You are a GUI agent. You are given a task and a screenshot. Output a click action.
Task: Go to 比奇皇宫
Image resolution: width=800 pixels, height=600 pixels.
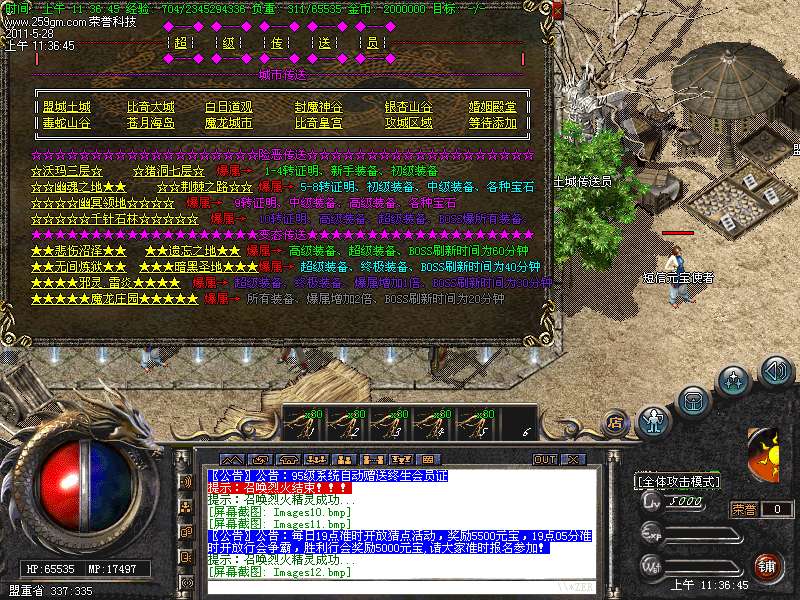pyautogui.click(x=318, y=123)
